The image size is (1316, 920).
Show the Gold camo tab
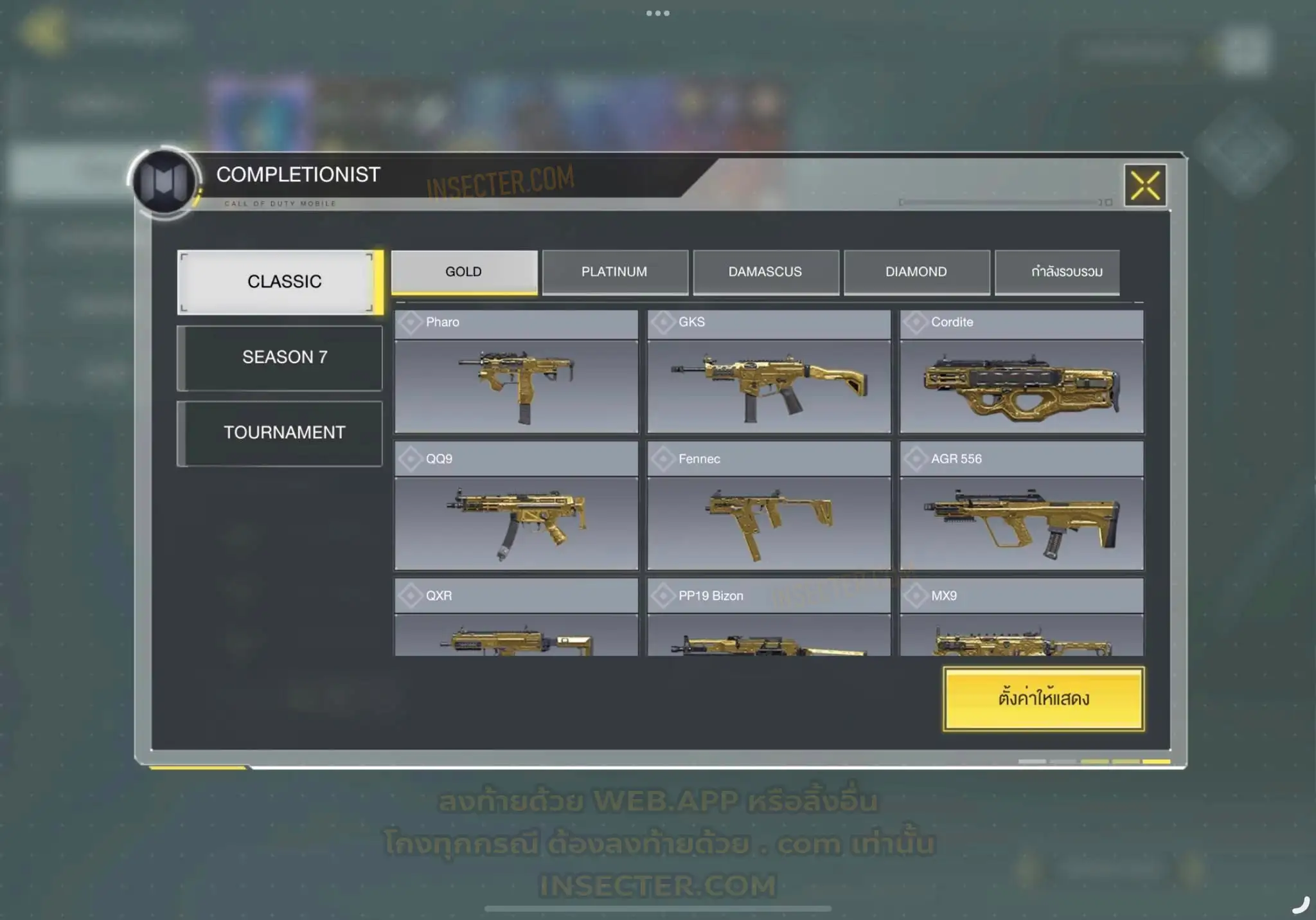coord(464,272)
